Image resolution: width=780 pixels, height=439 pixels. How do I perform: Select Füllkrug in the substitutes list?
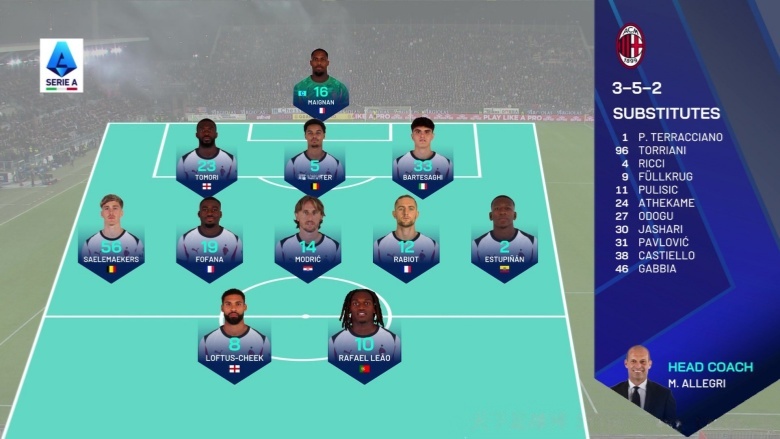662,176
